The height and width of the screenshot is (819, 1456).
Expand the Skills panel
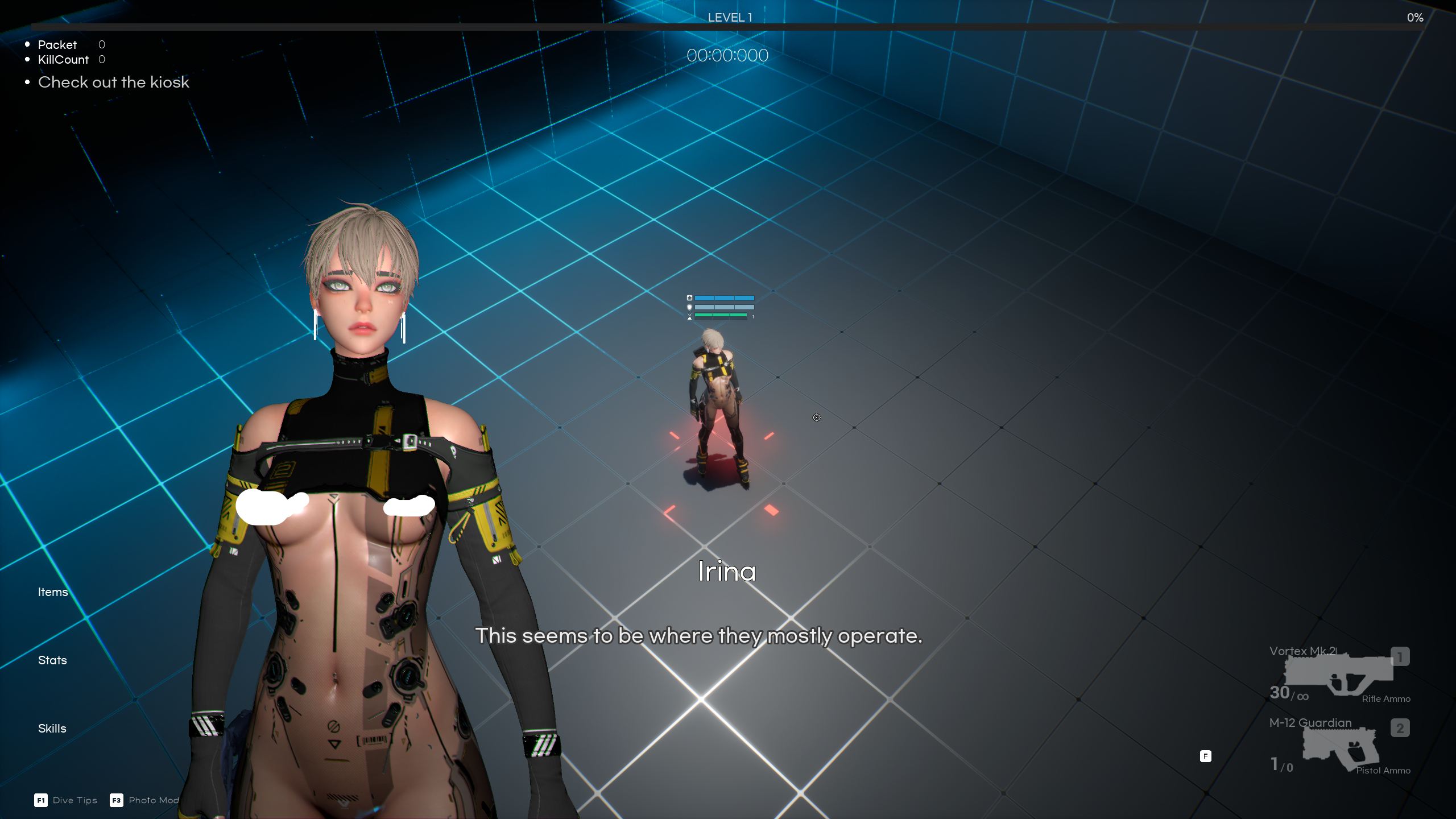point(51,728)
